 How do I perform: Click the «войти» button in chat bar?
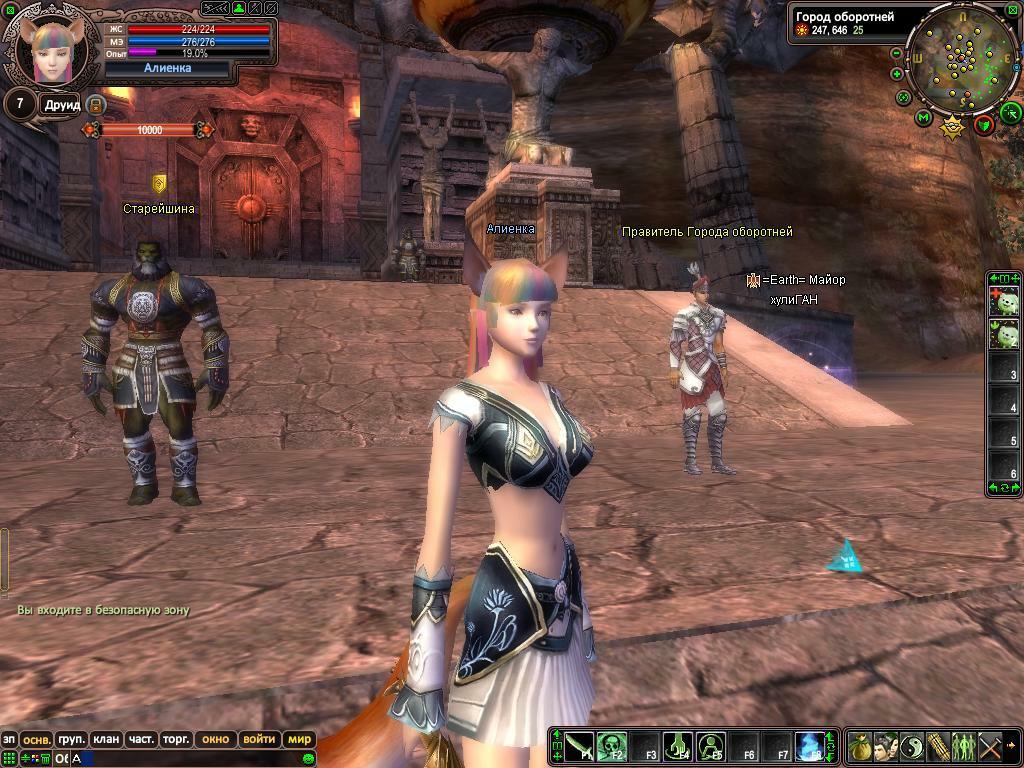(259, 740)
